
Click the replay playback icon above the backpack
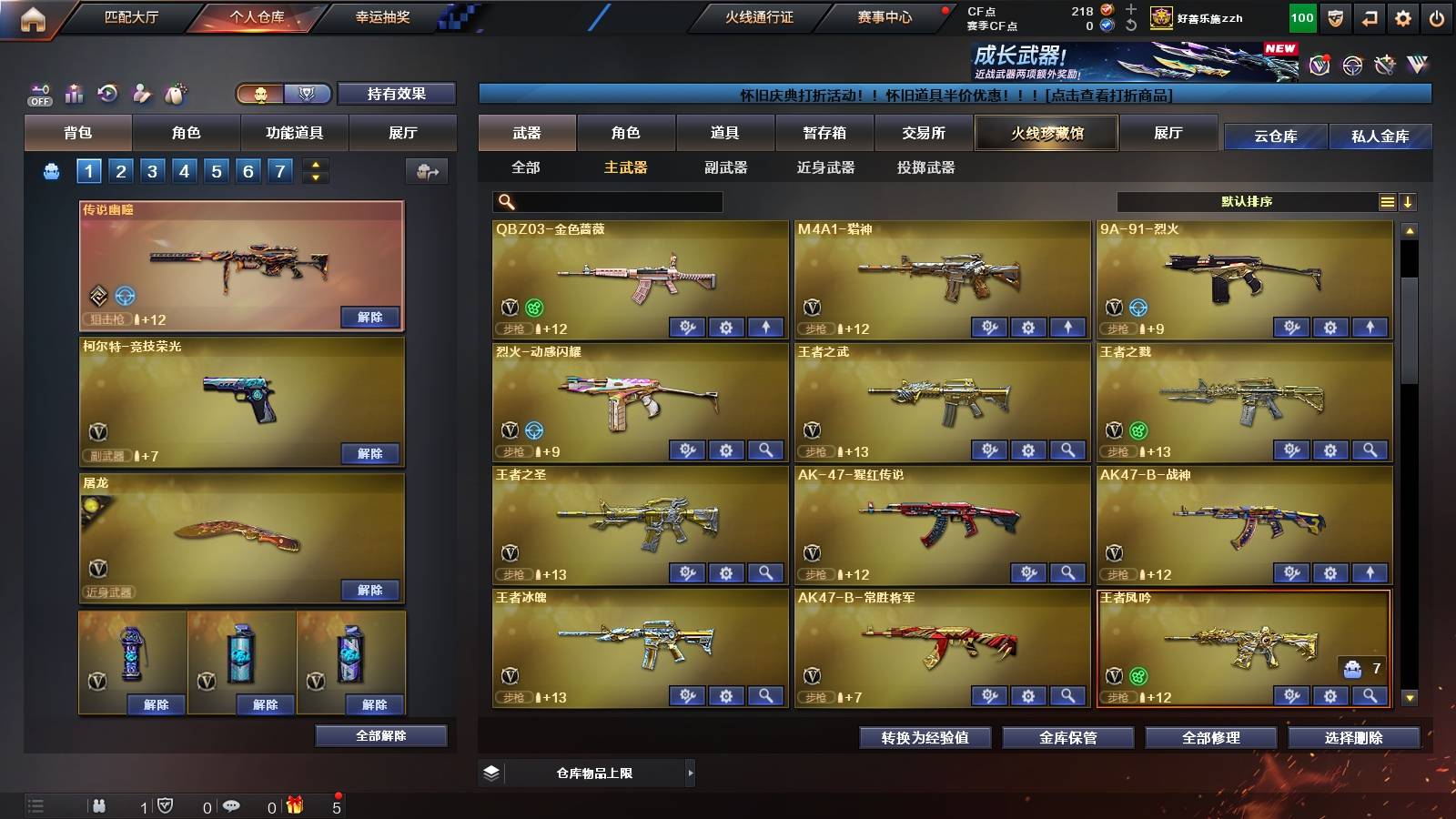pyautogui.click(x=109, y=93)
